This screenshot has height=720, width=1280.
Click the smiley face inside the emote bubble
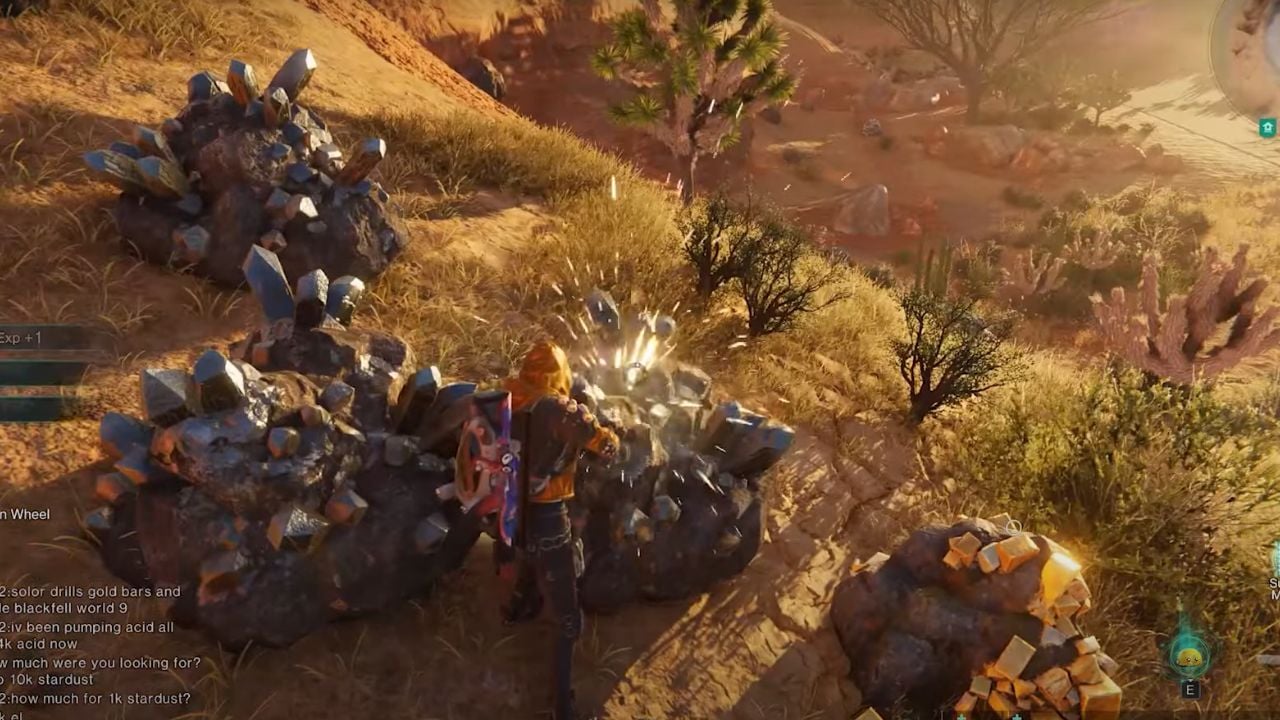click(x=1189, y=657)
